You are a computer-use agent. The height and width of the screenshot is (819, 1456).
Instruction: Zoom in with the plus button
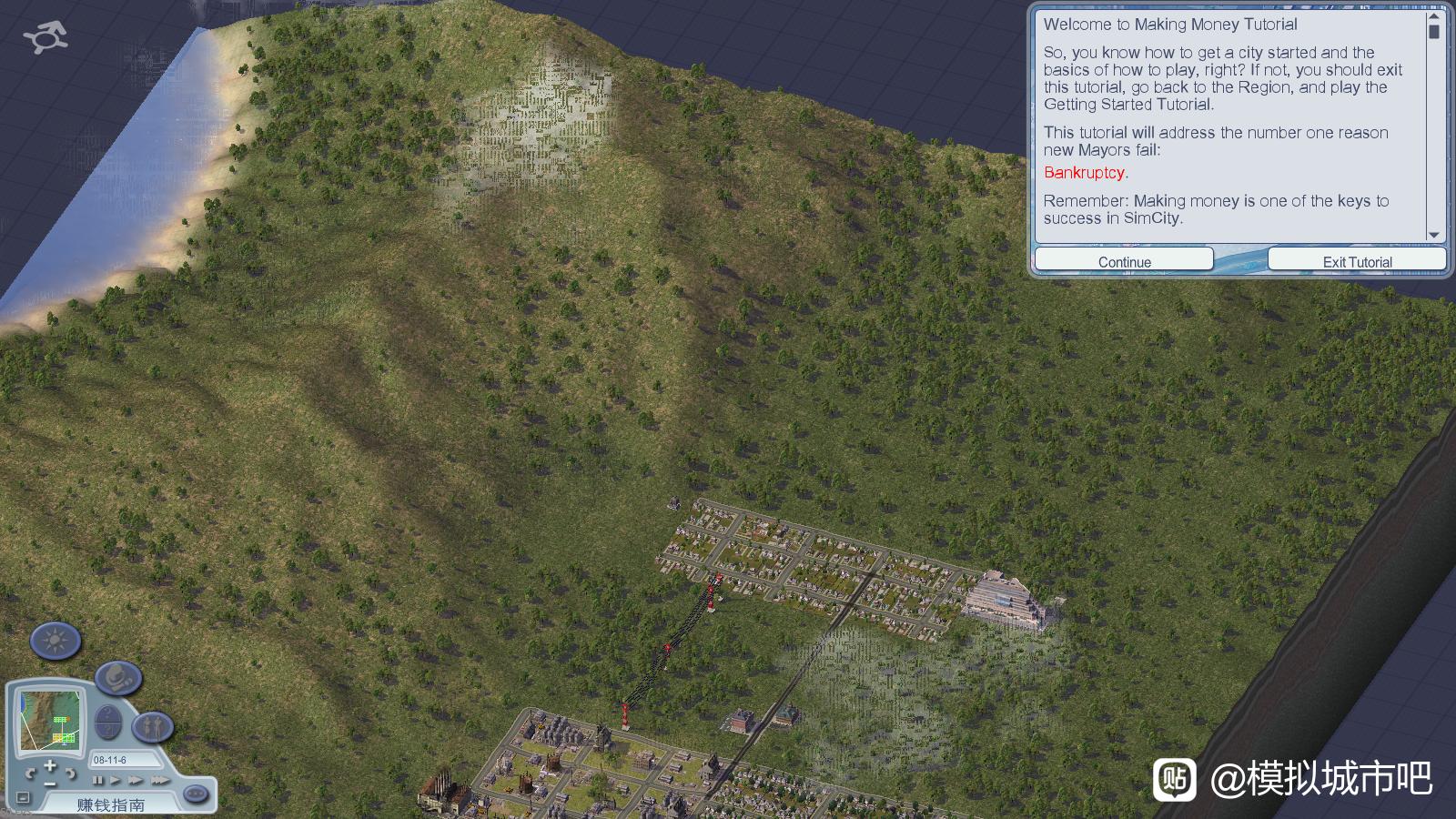[50, 764]
